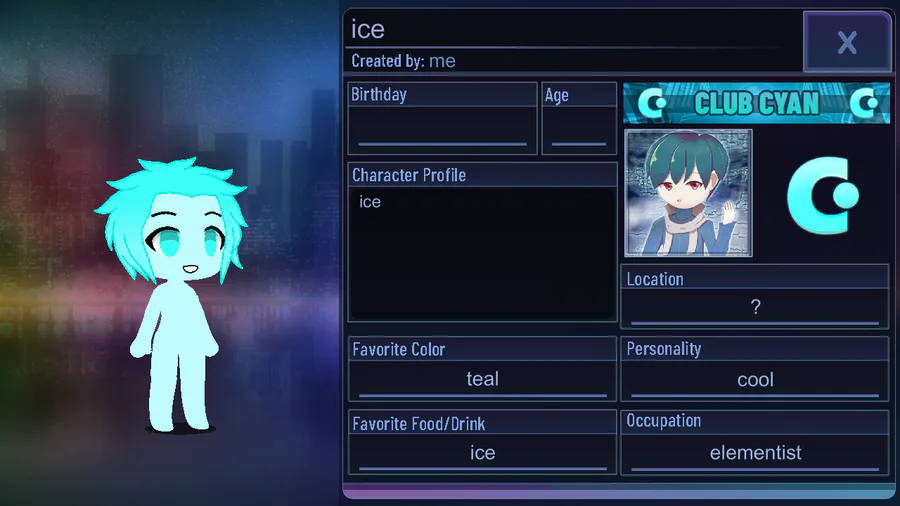This screenshot has height=506, width=900.
Task: Edit the Character Profile text box
Action: pyautogui.click(x=482, y=253)
